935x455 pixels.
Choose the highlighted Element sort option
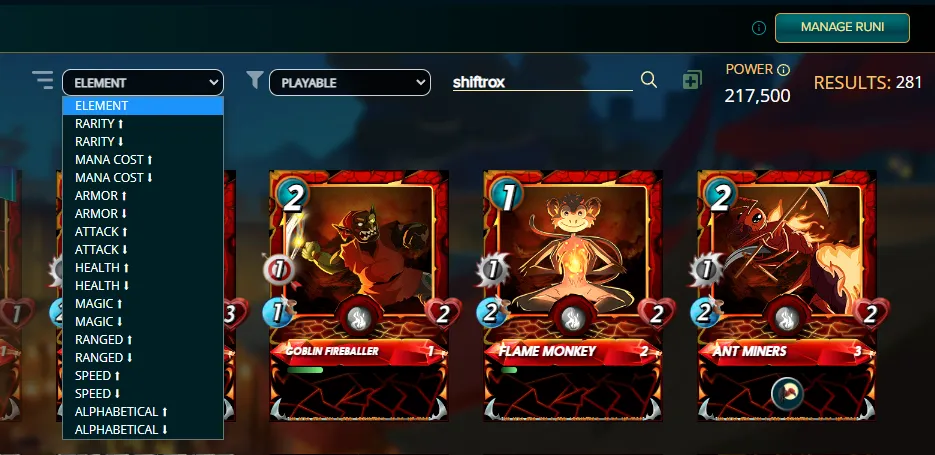(142, 106)
